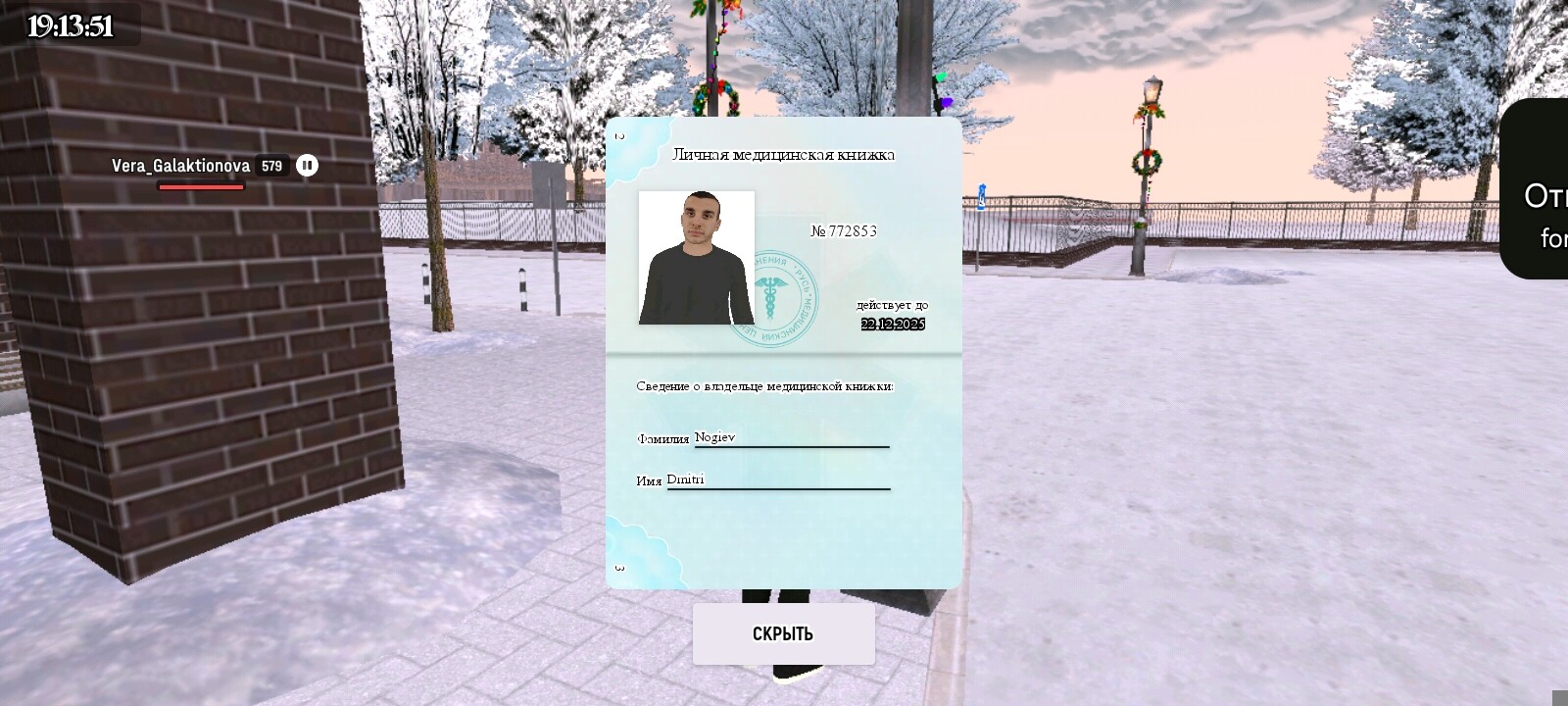Open the Сведение о владельце section
The width and height of the screenshot is (1568, 706).
(764, 386)
